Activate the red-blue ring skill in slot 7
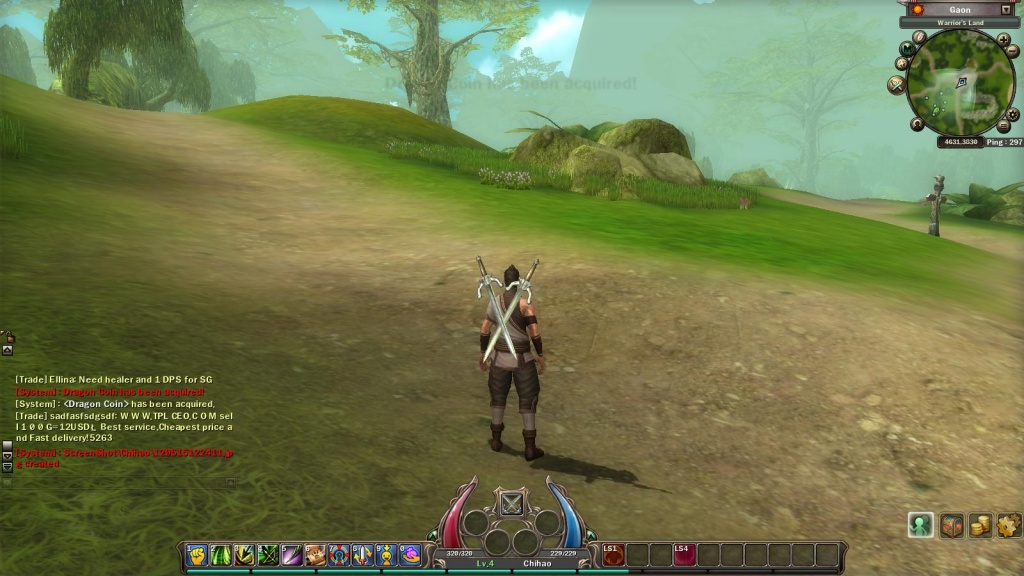This screenshot has height=576, width=1024. tap(339, 555)
